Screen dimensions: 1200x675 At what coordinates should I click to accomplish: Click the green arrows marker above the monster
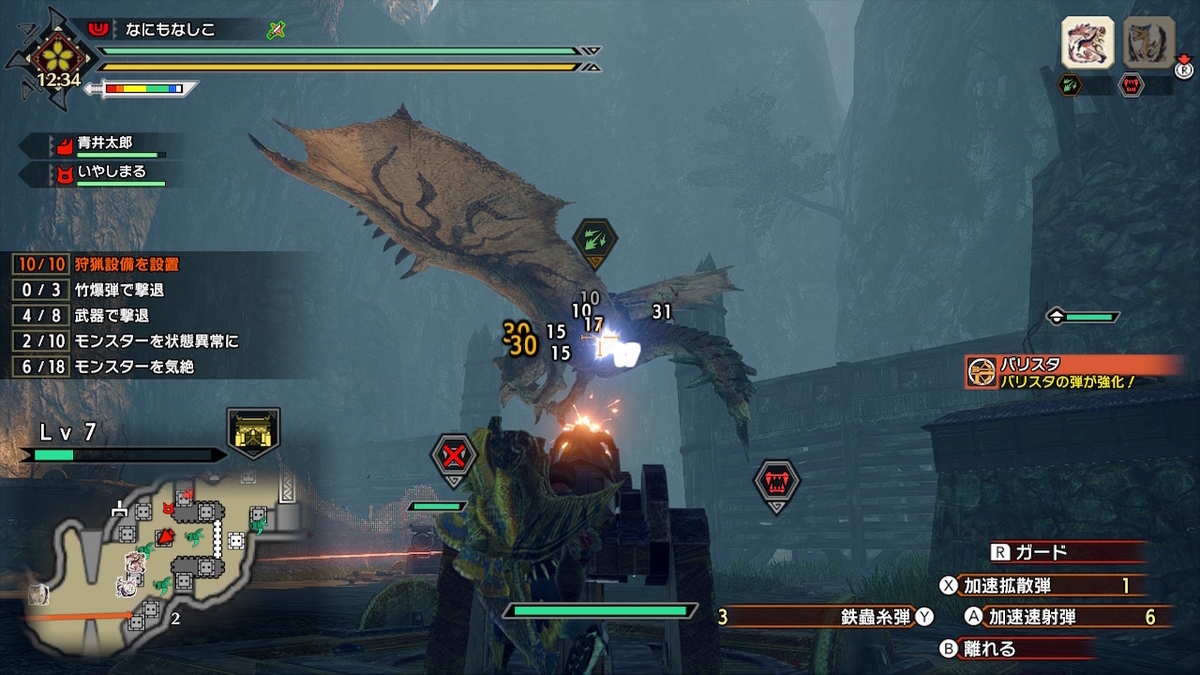(x=594, y=241)
